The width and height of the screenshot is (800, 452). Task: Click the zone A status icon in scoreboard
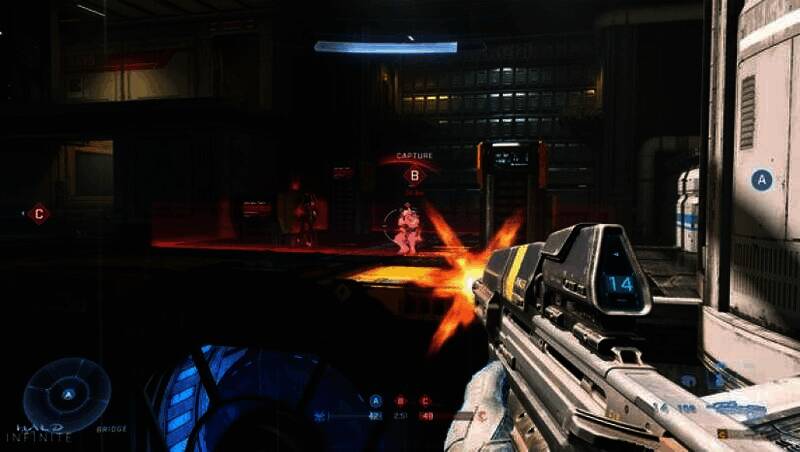point(376,401)
